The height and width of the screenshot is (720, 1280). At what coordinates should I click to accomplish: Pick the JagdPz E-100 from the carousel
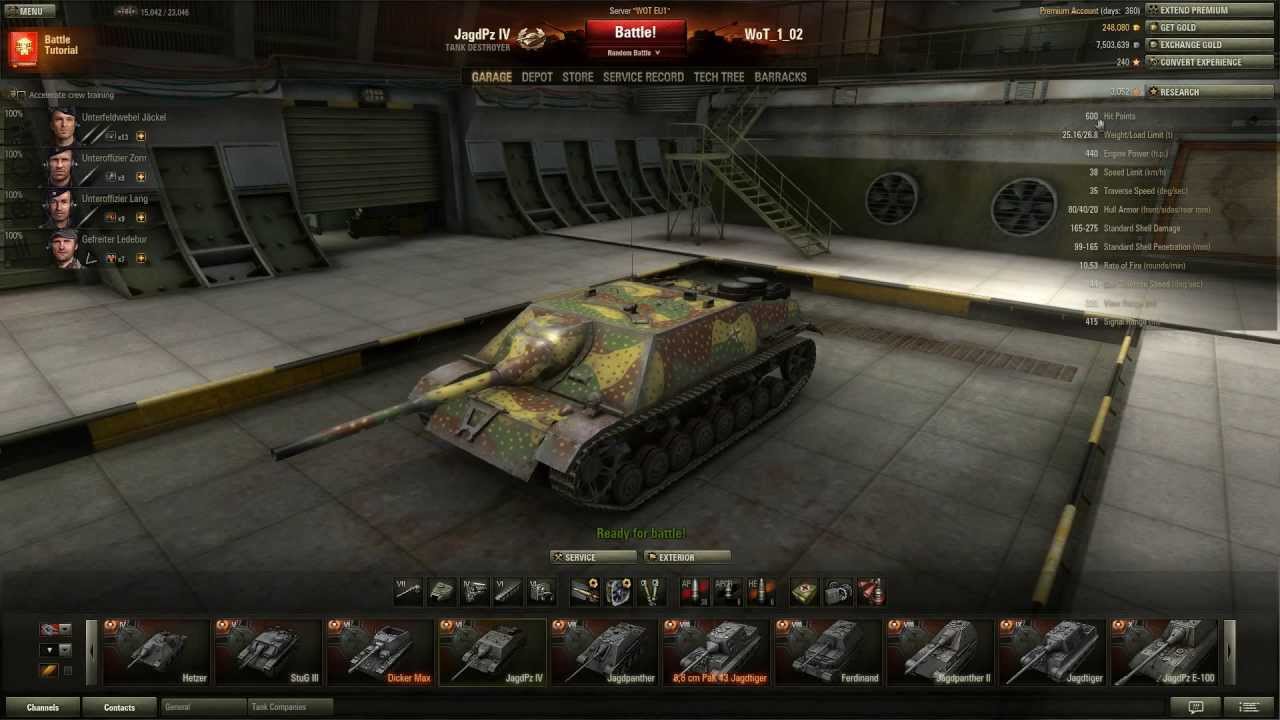[1164, 652]
